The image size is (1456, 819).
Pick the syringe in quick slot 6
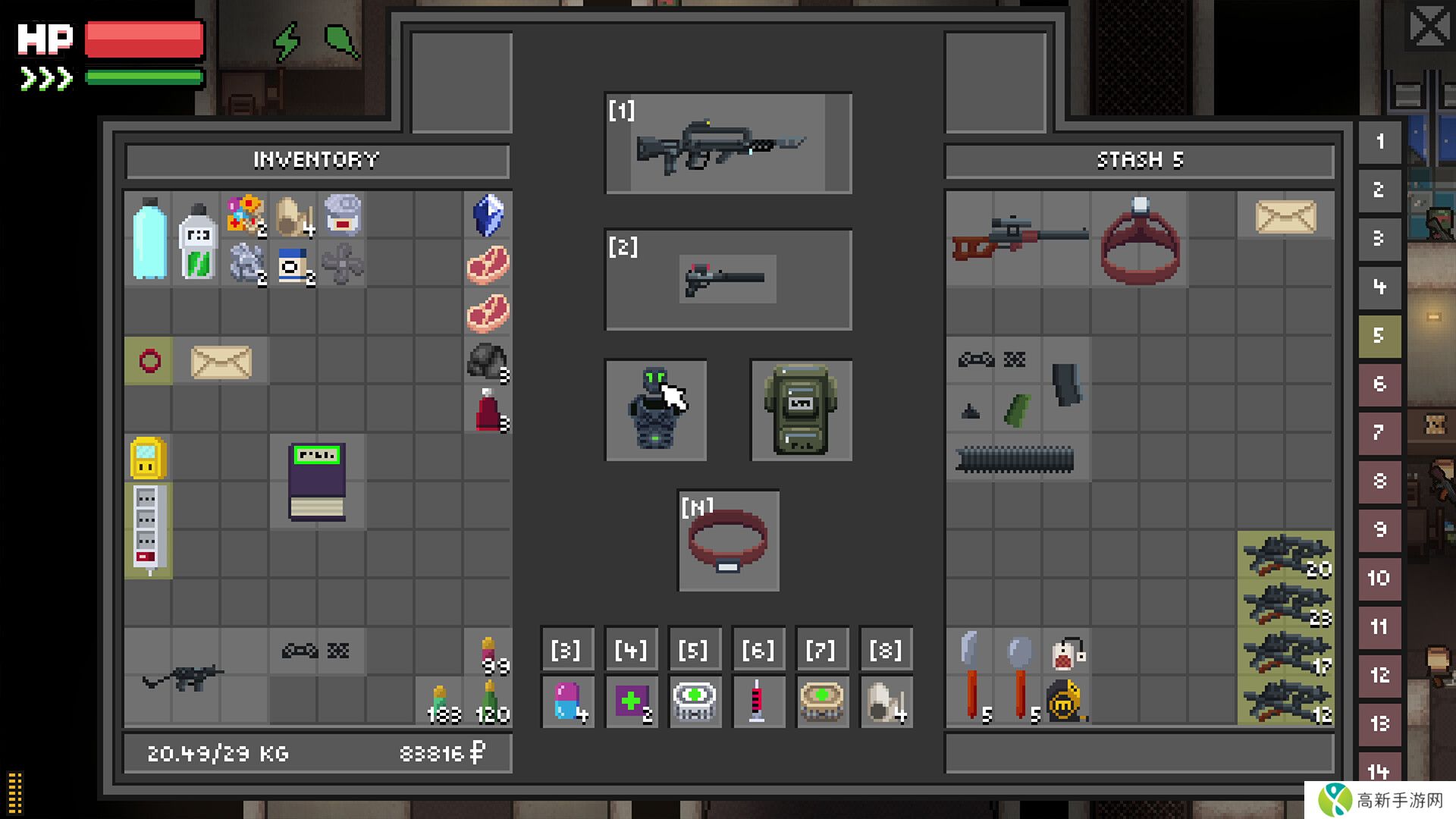click(757, 701)
